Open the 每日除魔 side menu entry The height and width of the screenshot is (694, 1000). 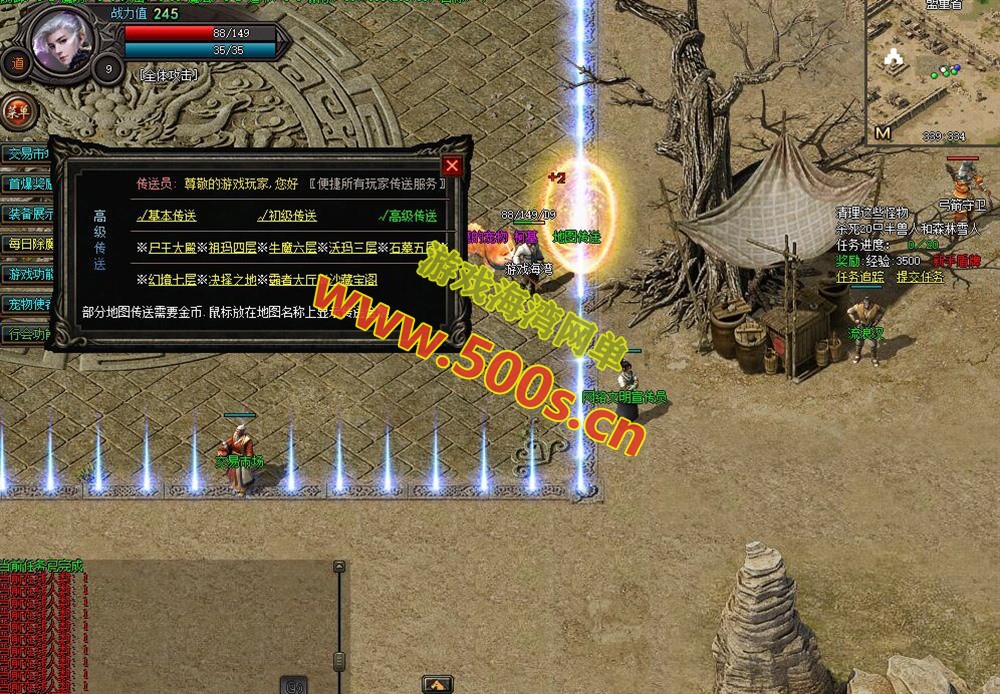point(28,244)
